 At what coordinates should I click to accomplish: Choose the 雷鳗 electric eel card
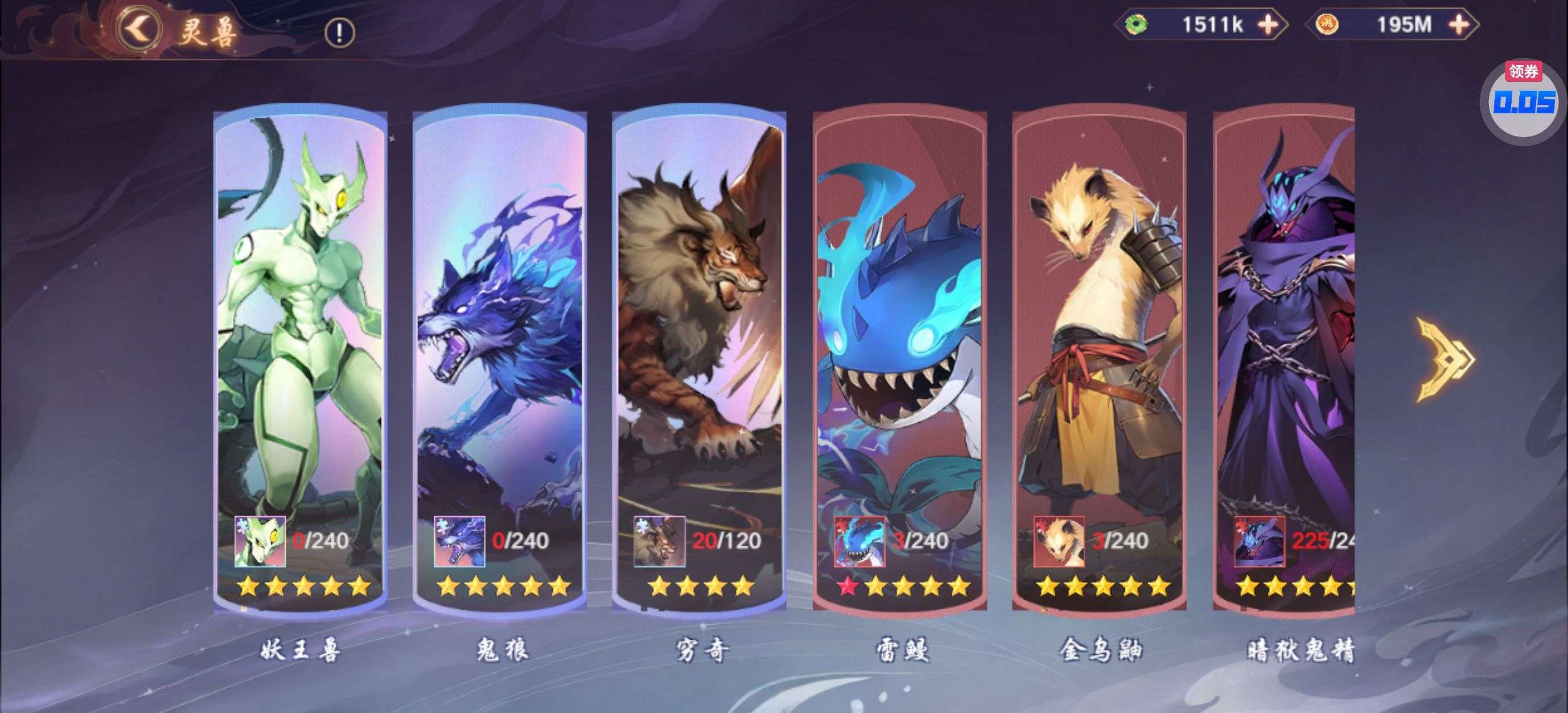pyautogui.click(x=900, y=359)
